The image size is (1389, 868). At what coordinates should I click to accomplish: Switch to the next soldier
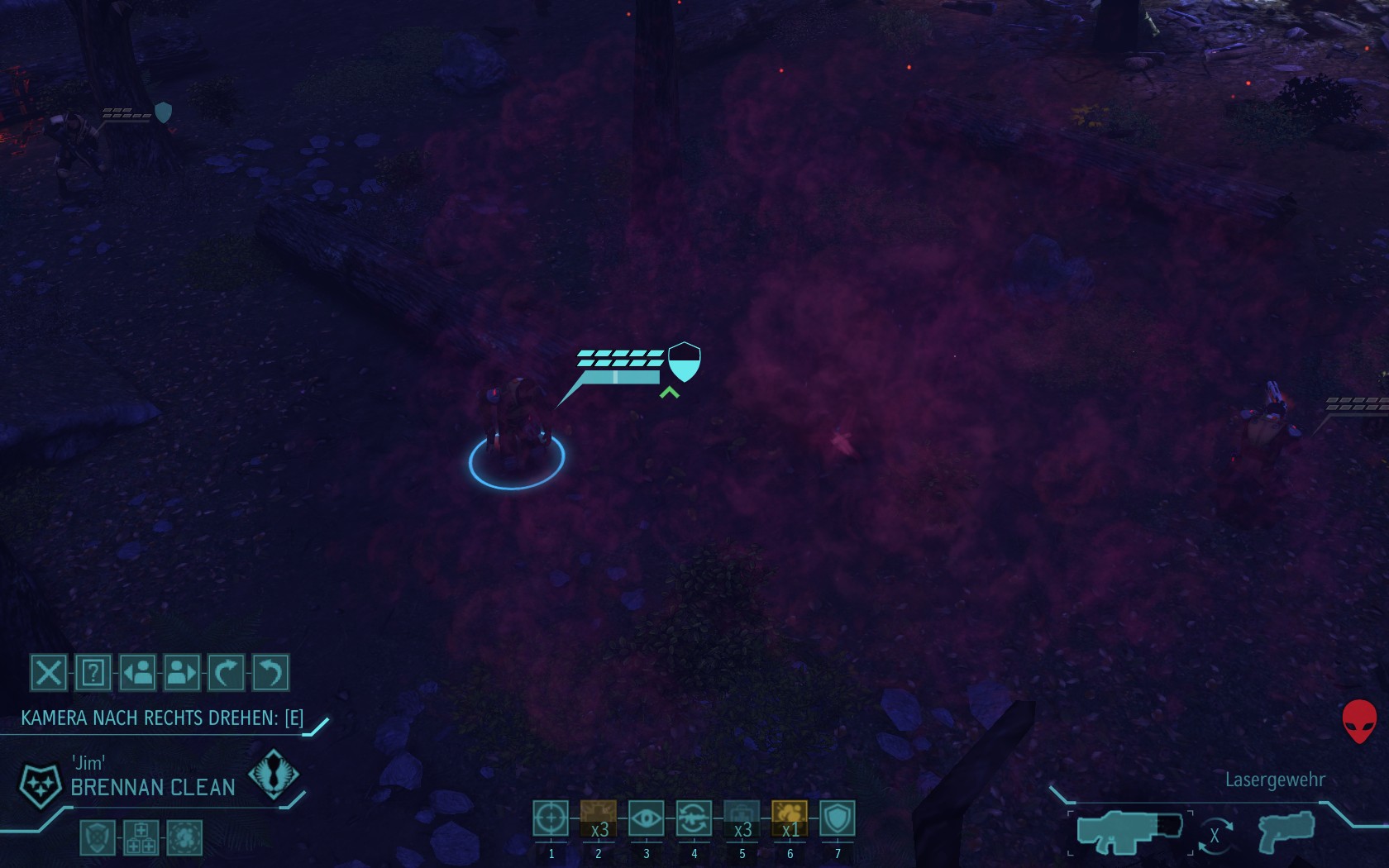(182, 673)
